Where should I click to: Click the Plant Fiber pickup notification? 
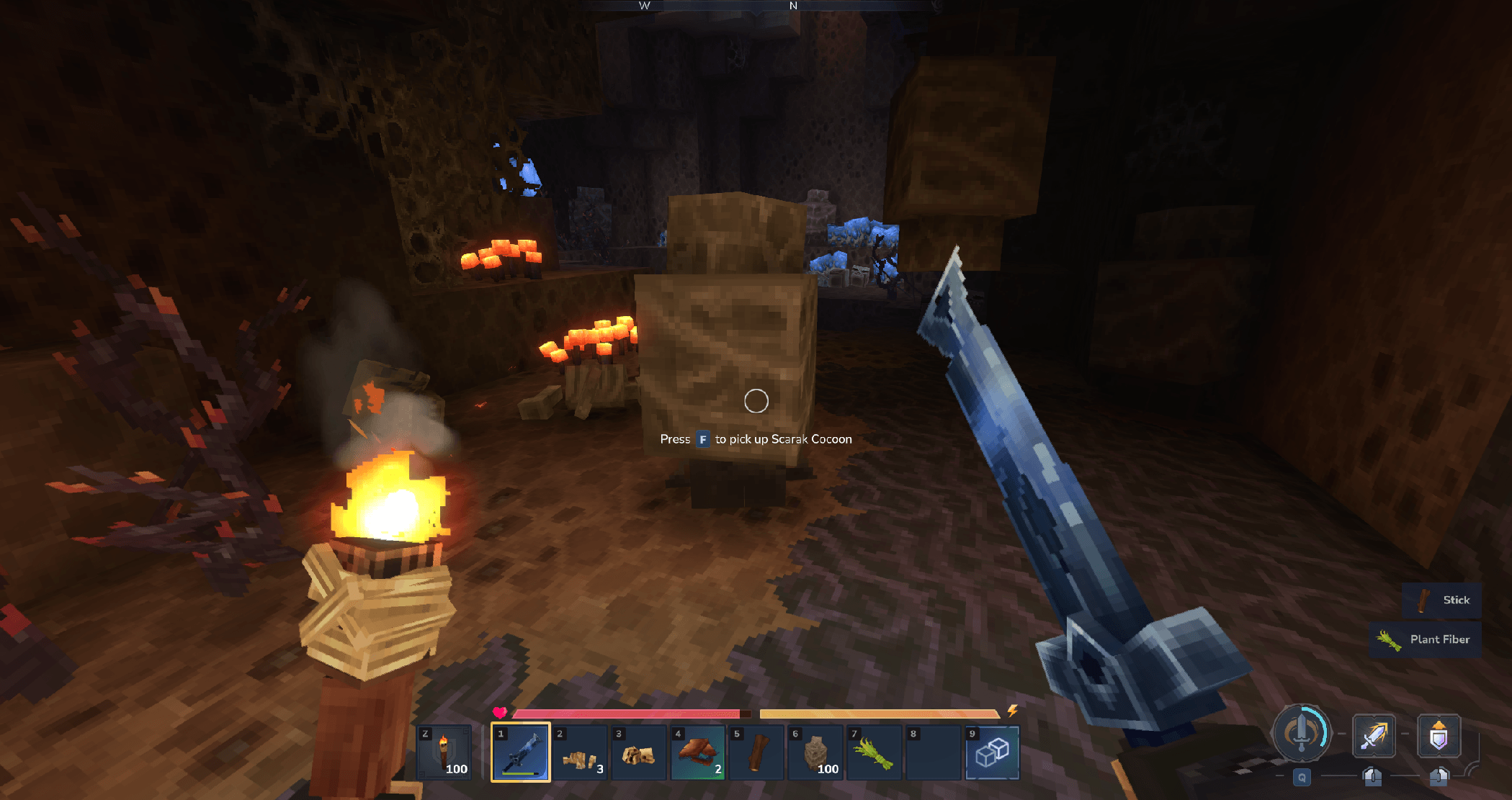(x=1426, y=639)
